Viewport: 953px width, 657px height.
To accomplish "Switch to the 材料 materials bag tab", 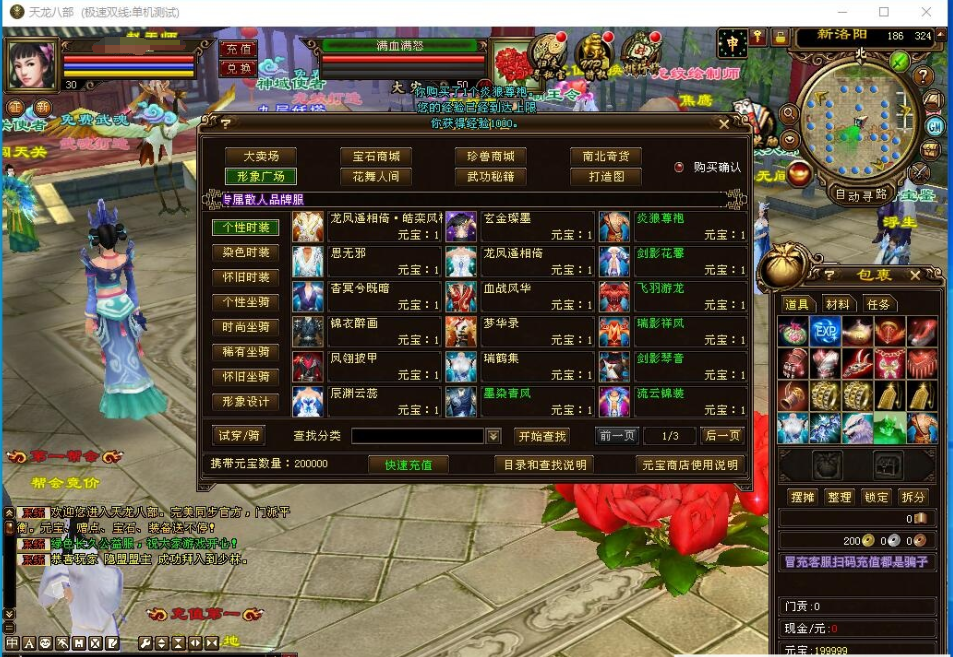I will tap(837, 304).
